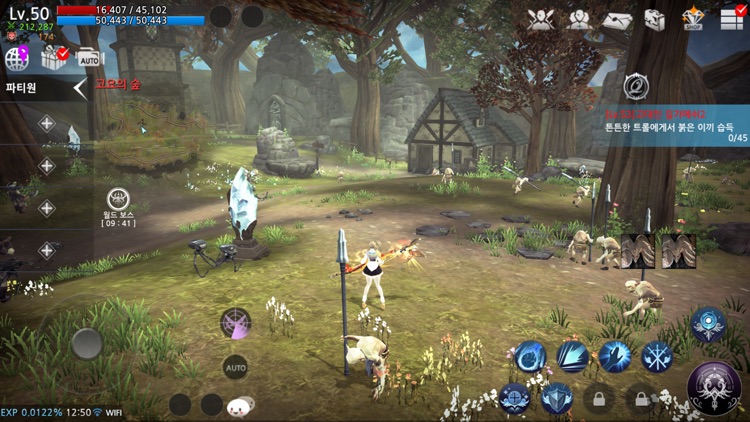Toggle the AUTO camera icon
Image resolution: width=750 pixels, height=422 pixels.
click(x=89, y=59)
